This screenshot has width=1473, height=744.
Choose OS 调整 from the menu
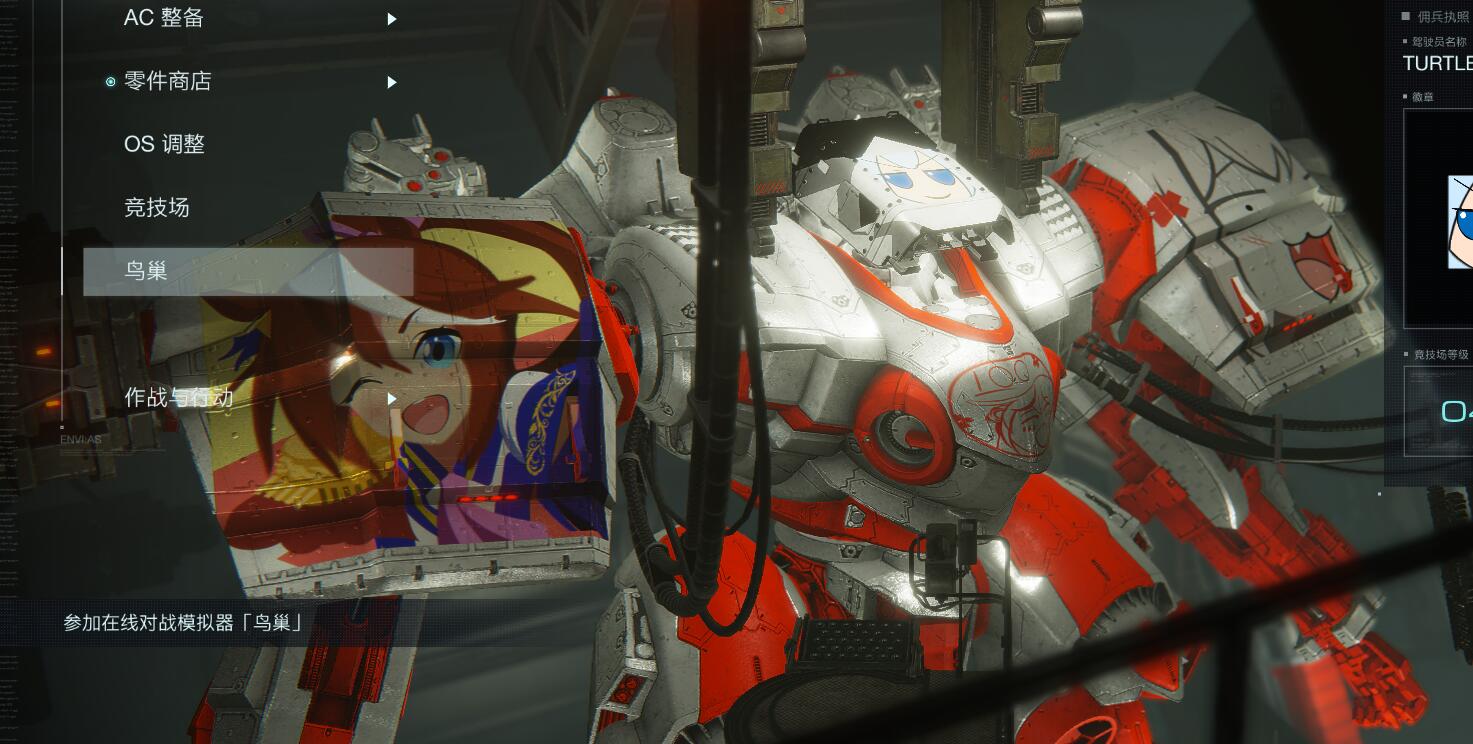(165, 144)
